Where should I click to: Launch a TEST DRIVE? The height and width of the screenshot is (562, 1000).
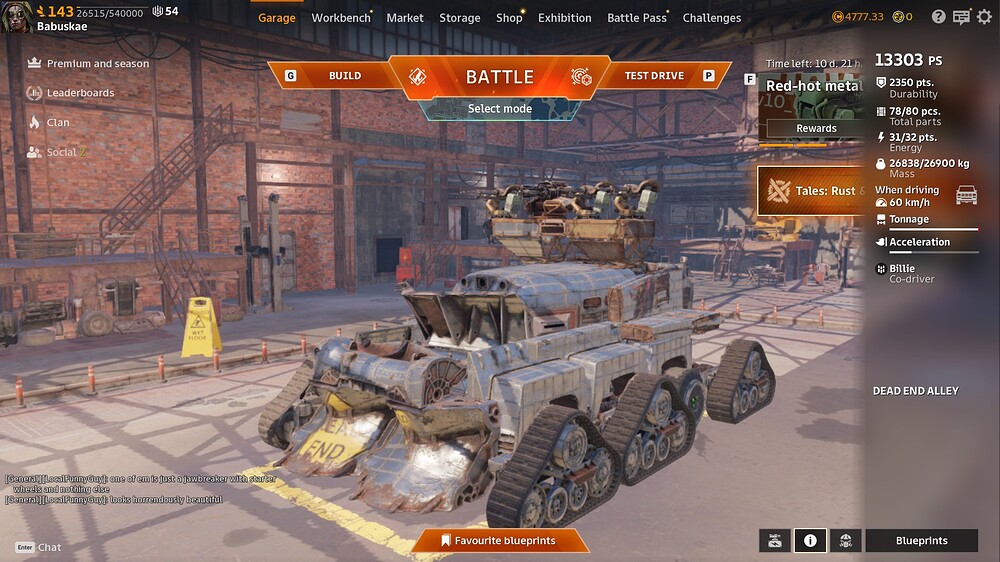pos(654,76)
